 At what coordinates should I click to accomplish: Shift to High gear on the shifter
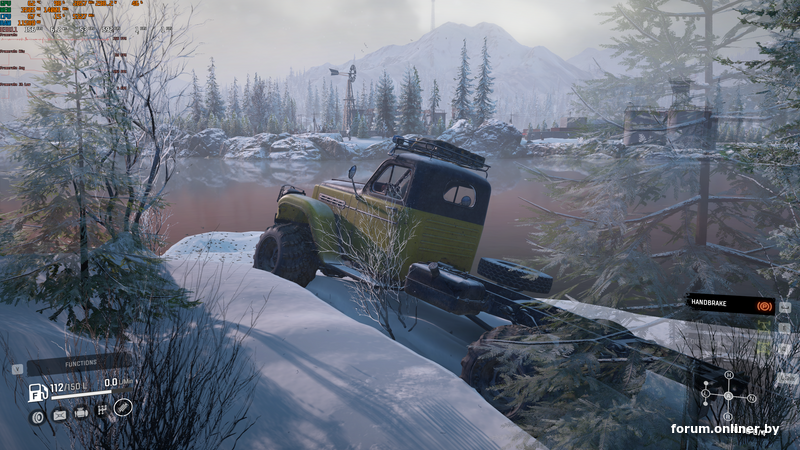point(729,374)
